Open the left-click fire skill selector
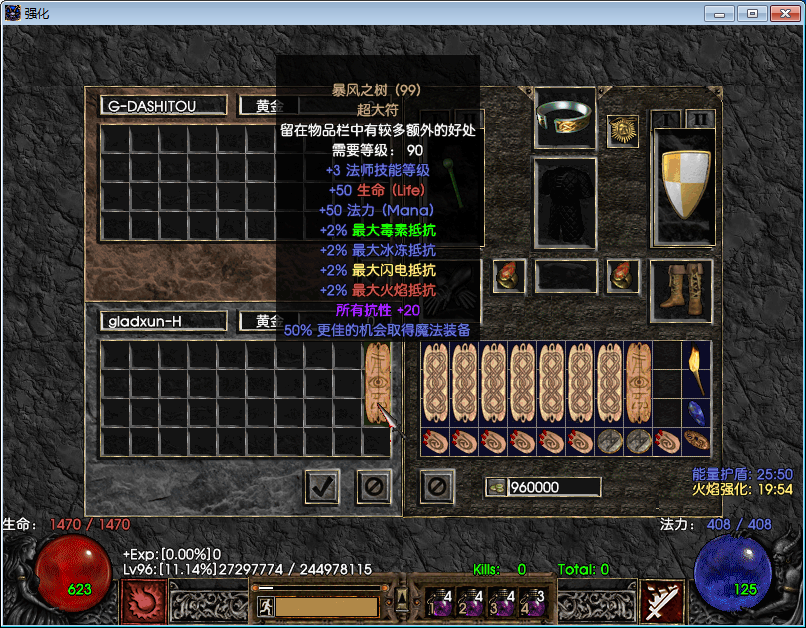Screen dimensions: 806x628 point(143,602)
